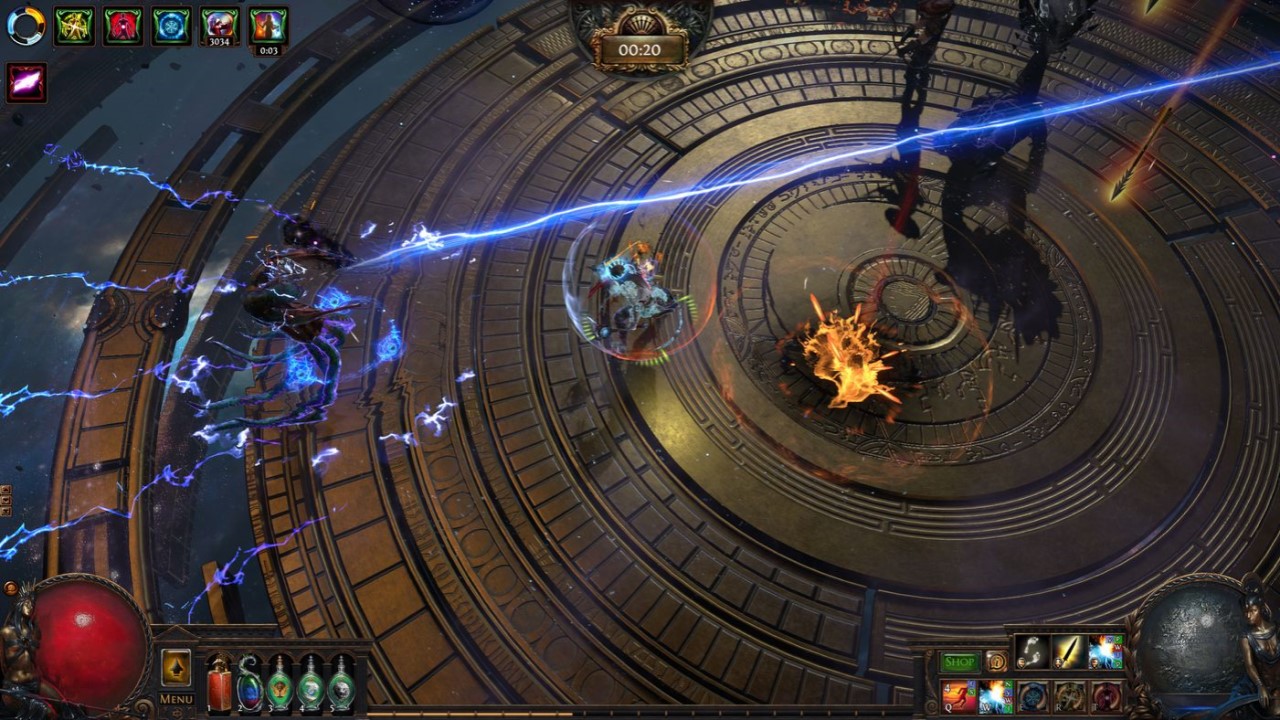Open the green Shop button
Image resolution: width=1280 pixels, height=720 pixels.
pyautogui.click(x=960, y=662)
